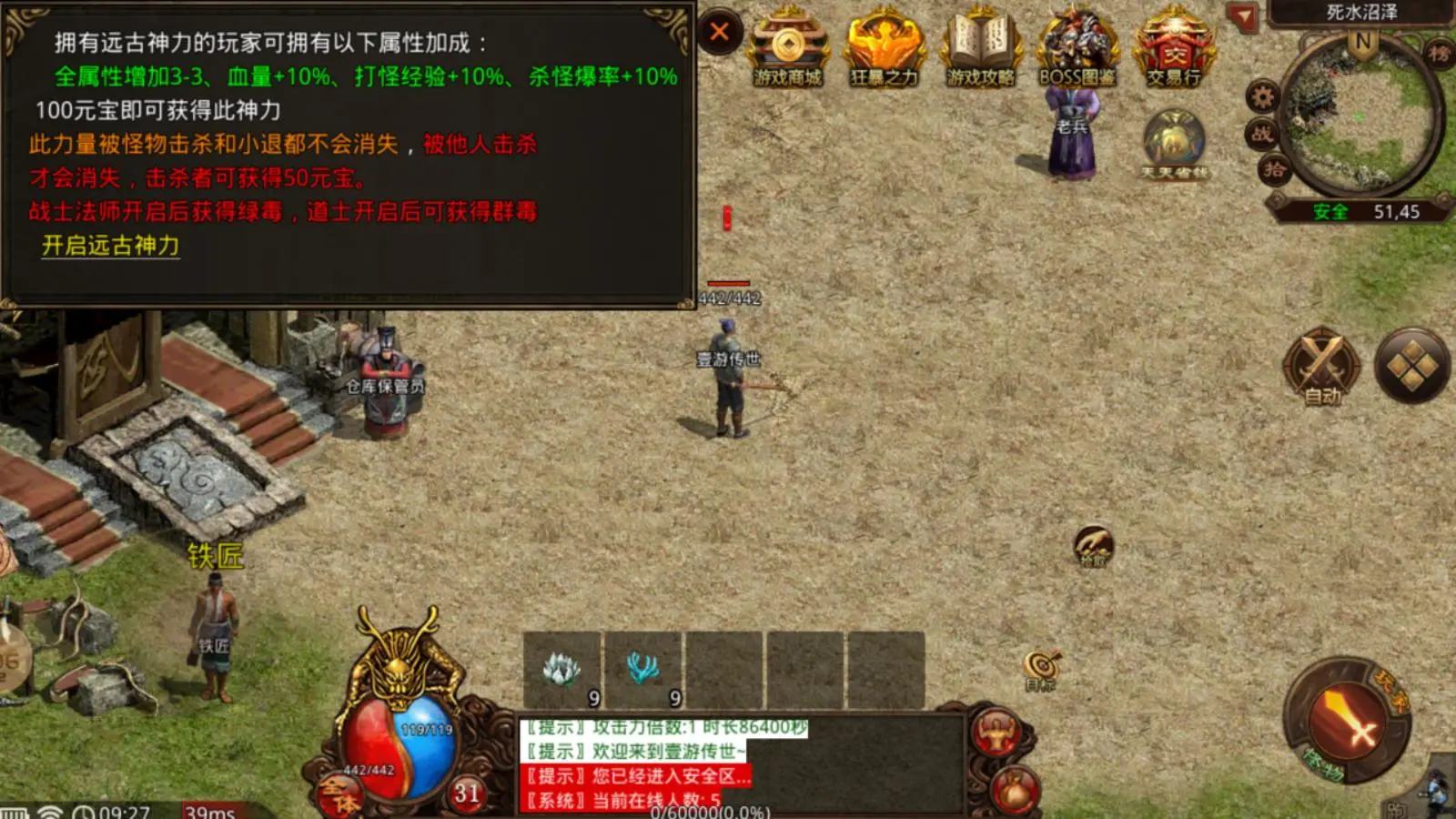Click the red health orb
This screenshot has height=819, width=1456.
pos(374,743)
